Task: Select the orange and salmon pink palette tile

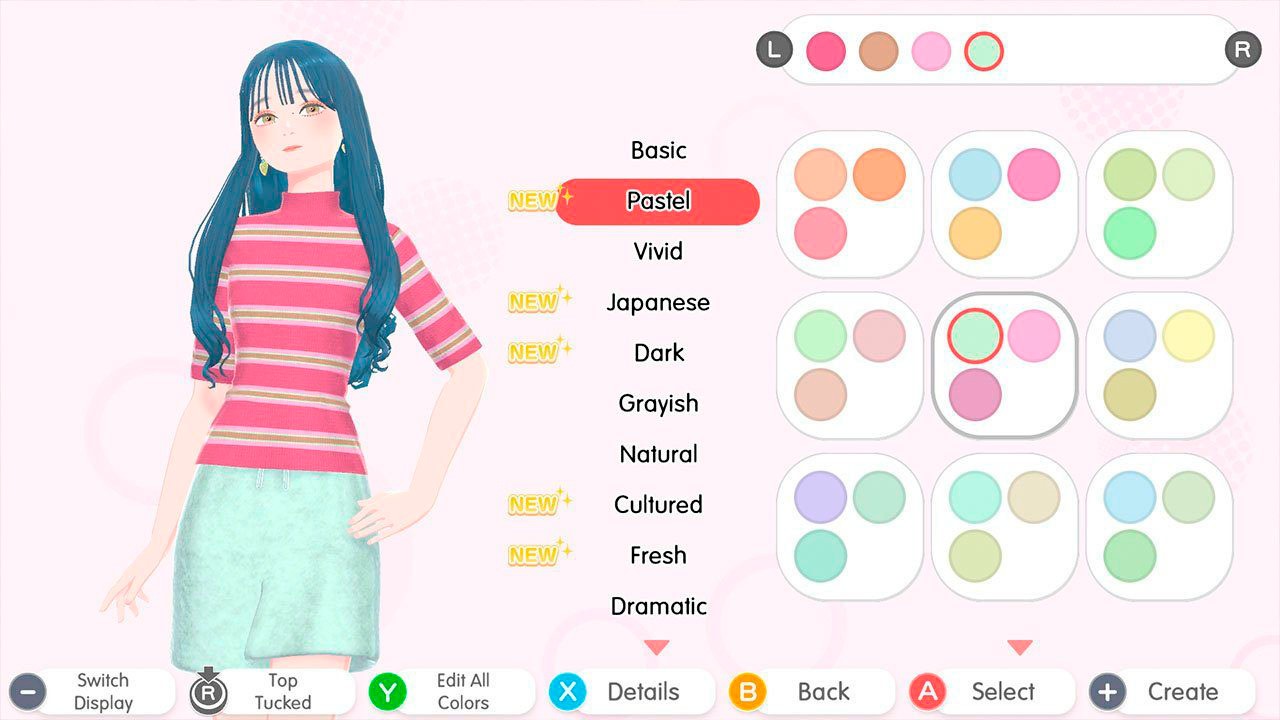Action: [x=850, y=204]
